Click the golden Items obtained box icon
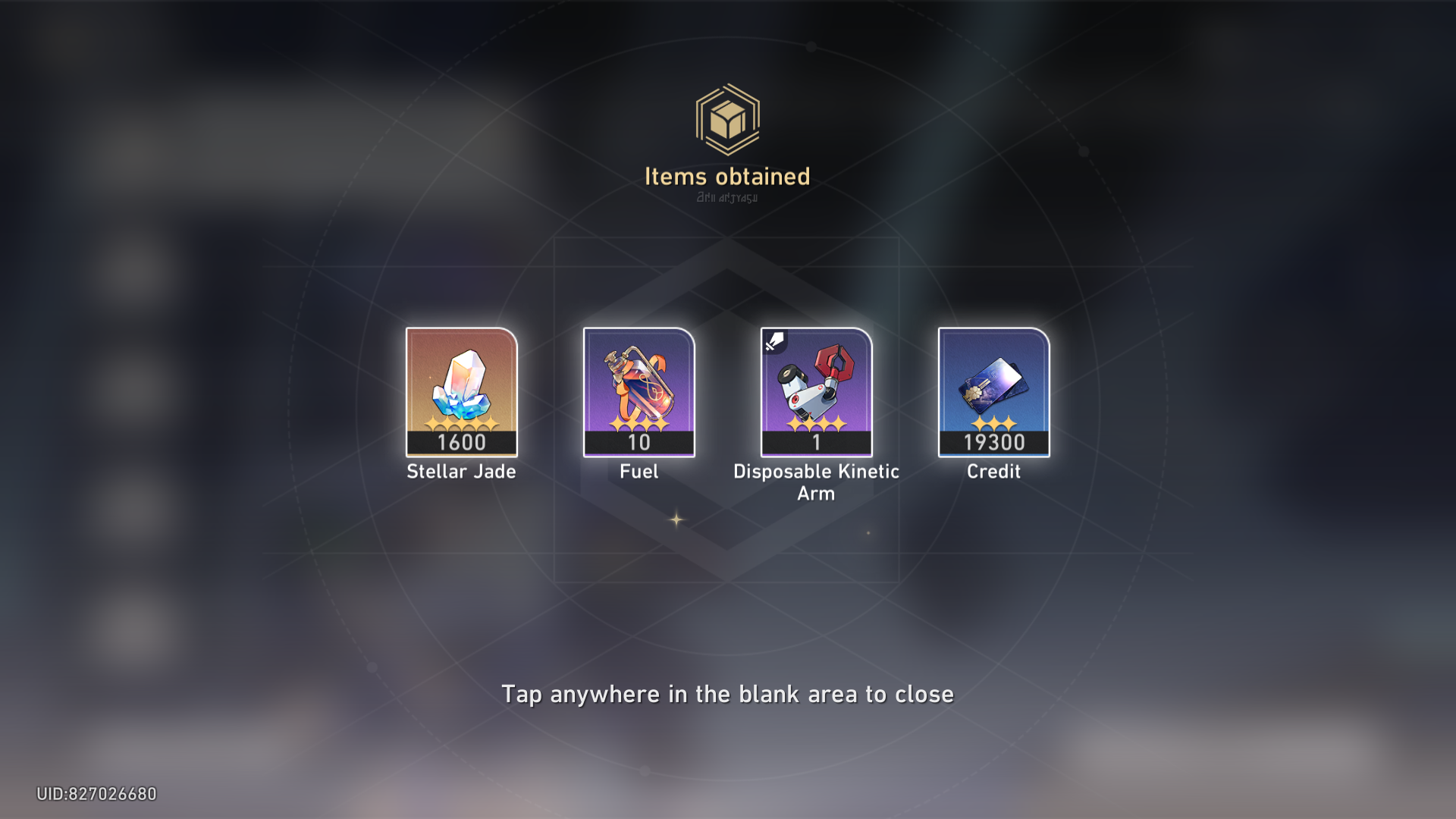 pos(726,120)
